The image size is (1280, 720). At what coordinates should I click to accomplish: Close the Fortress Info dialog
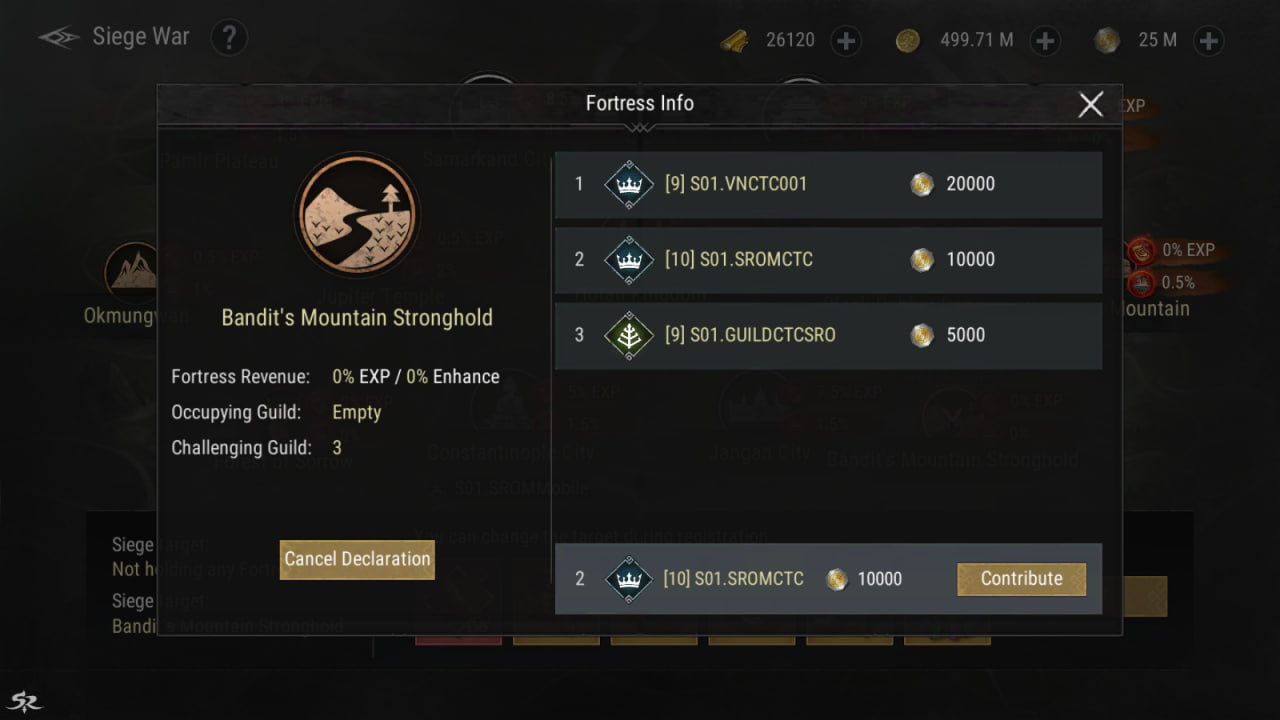(x=1090, y=104)
